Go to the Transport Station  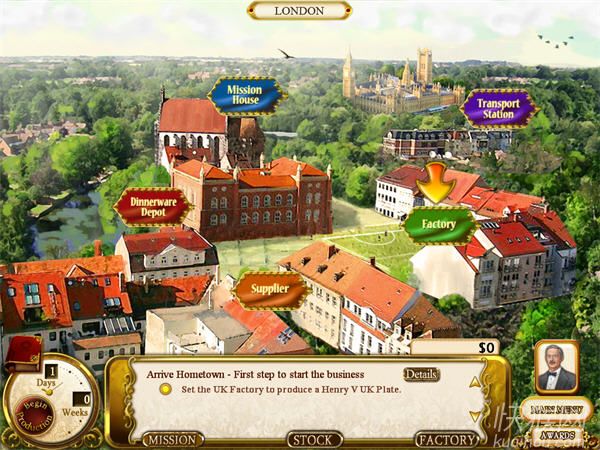(498, 109)
